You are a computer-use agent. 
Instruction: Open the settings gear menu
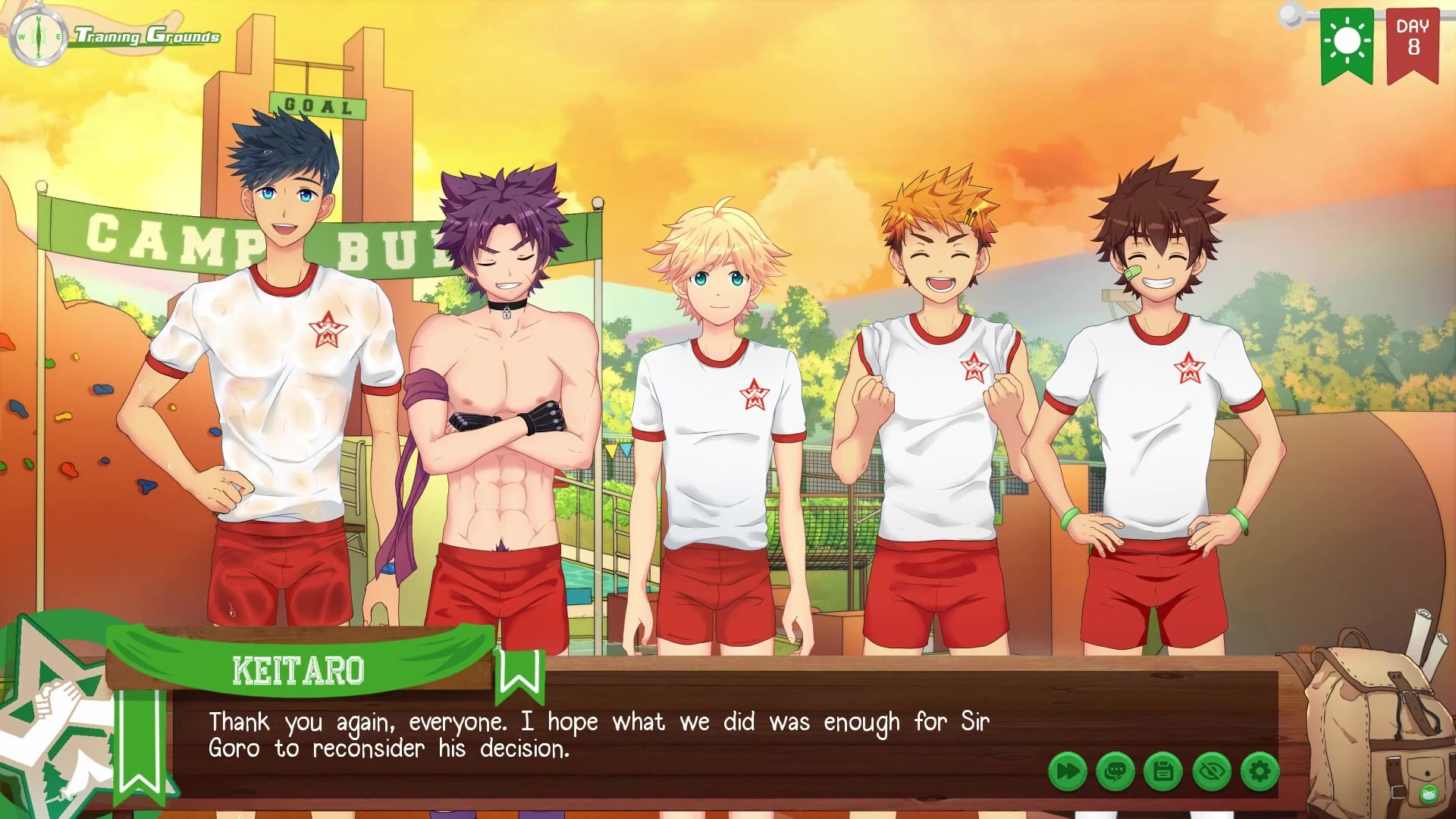[1260, 772]
